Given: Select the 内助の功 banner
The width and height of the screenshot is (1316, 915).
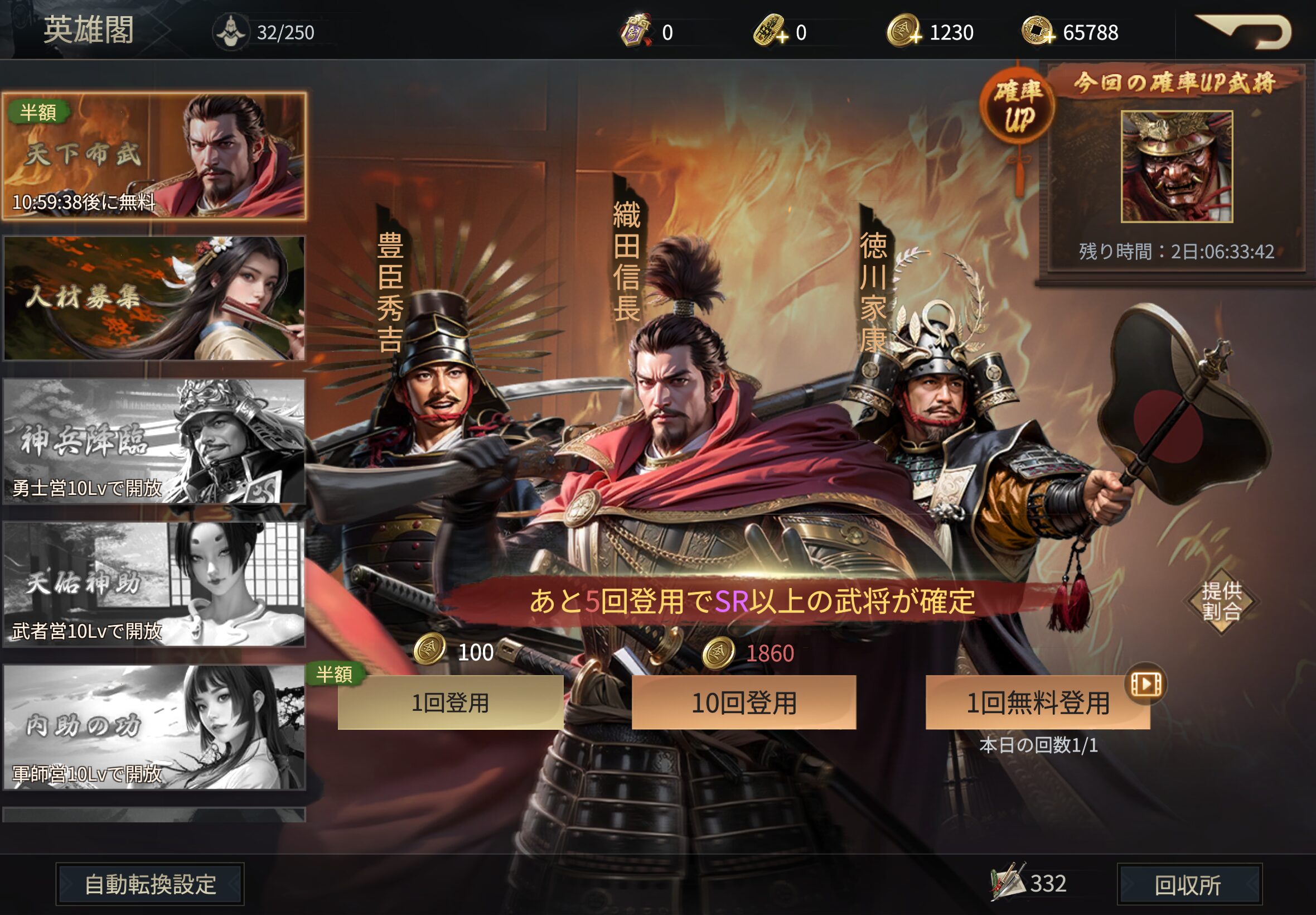Looking at the screenshot, I should coord(154,727).
